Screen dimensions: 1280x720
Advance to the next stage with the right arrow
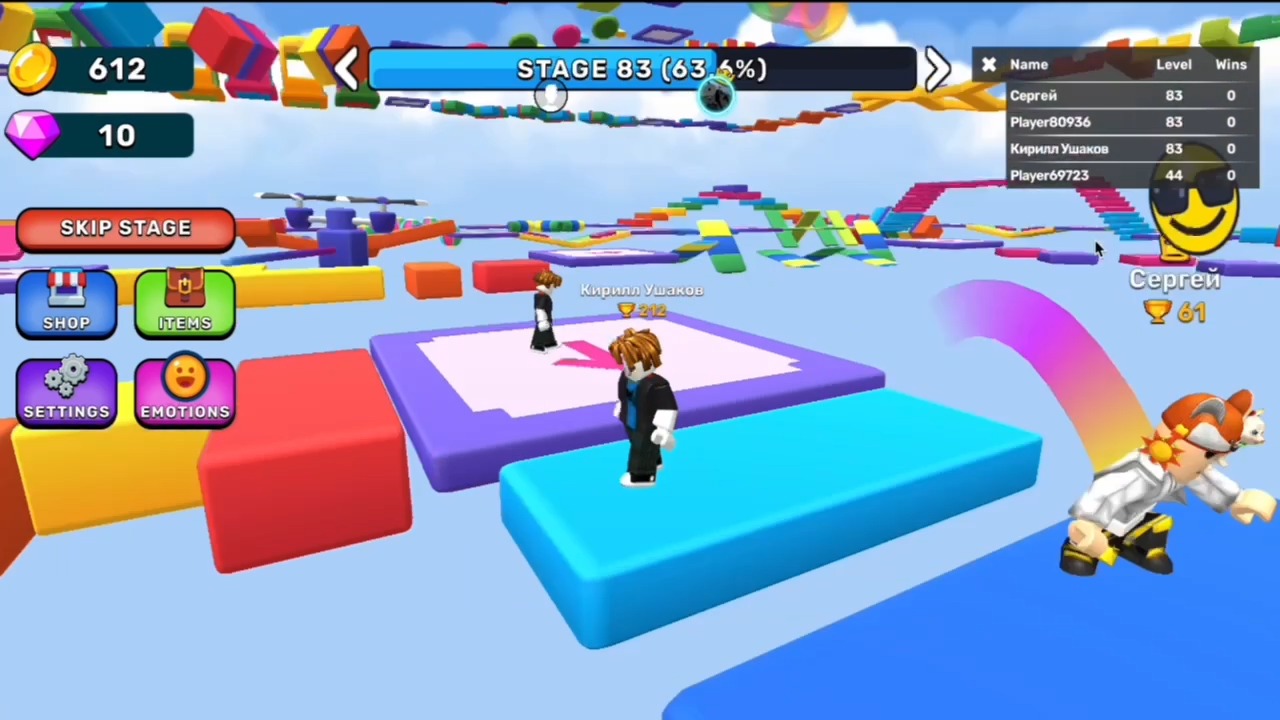pos(936,68)
